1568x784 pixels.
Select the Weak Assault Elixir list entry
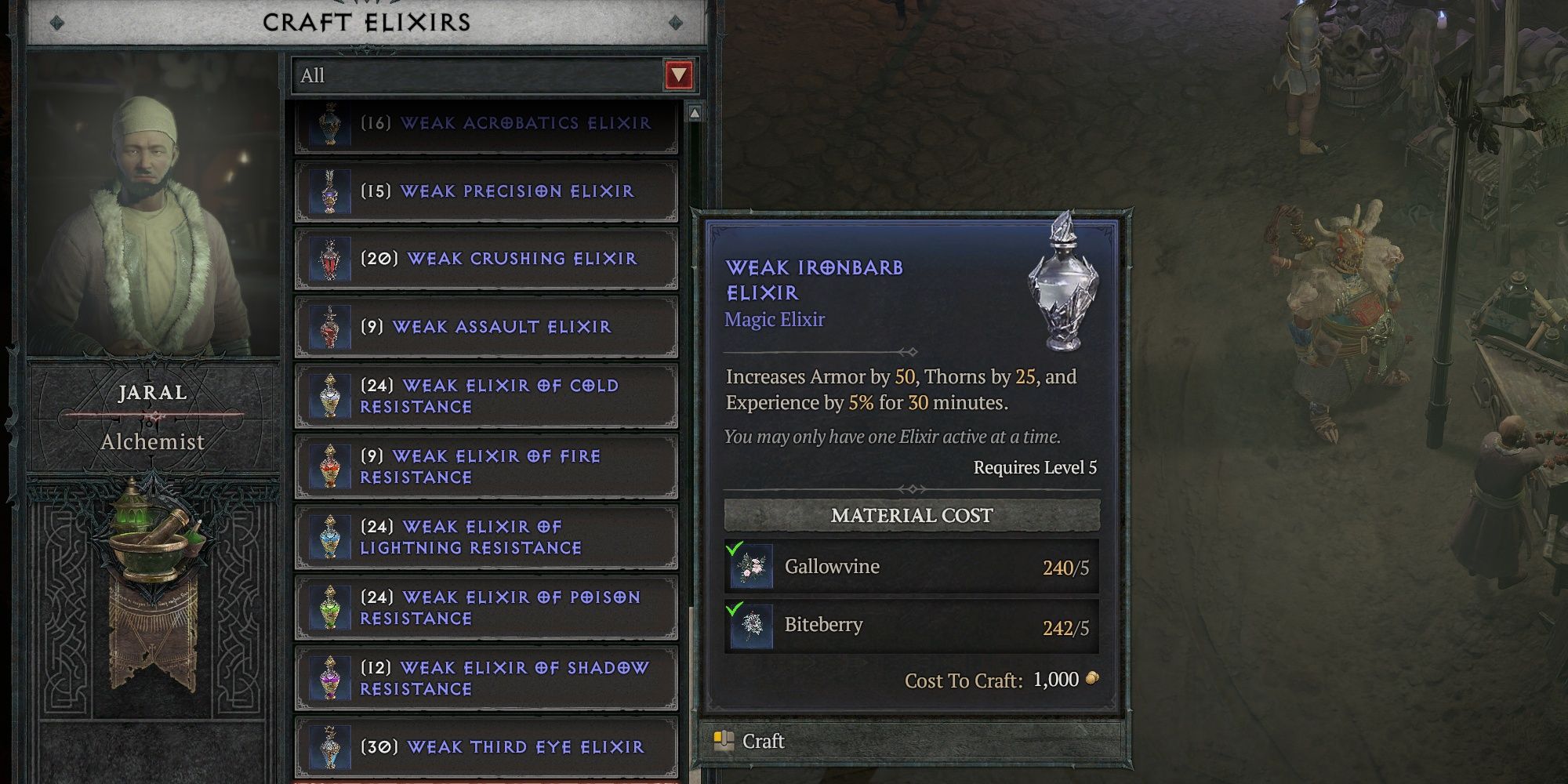coord(486,326)
